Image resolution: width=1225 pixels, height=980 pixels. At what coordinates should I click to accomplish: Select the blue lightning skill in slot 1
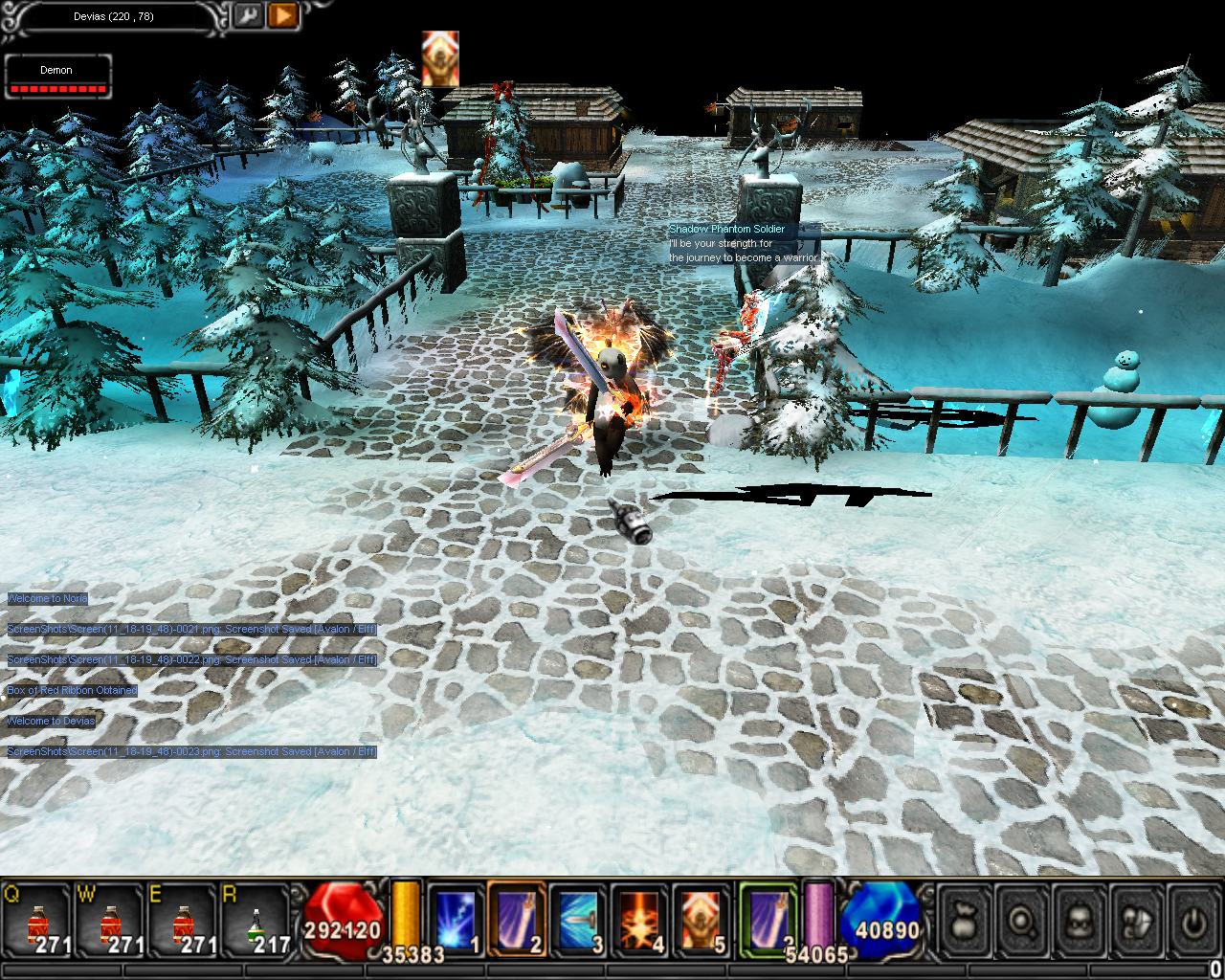(456, 921)
